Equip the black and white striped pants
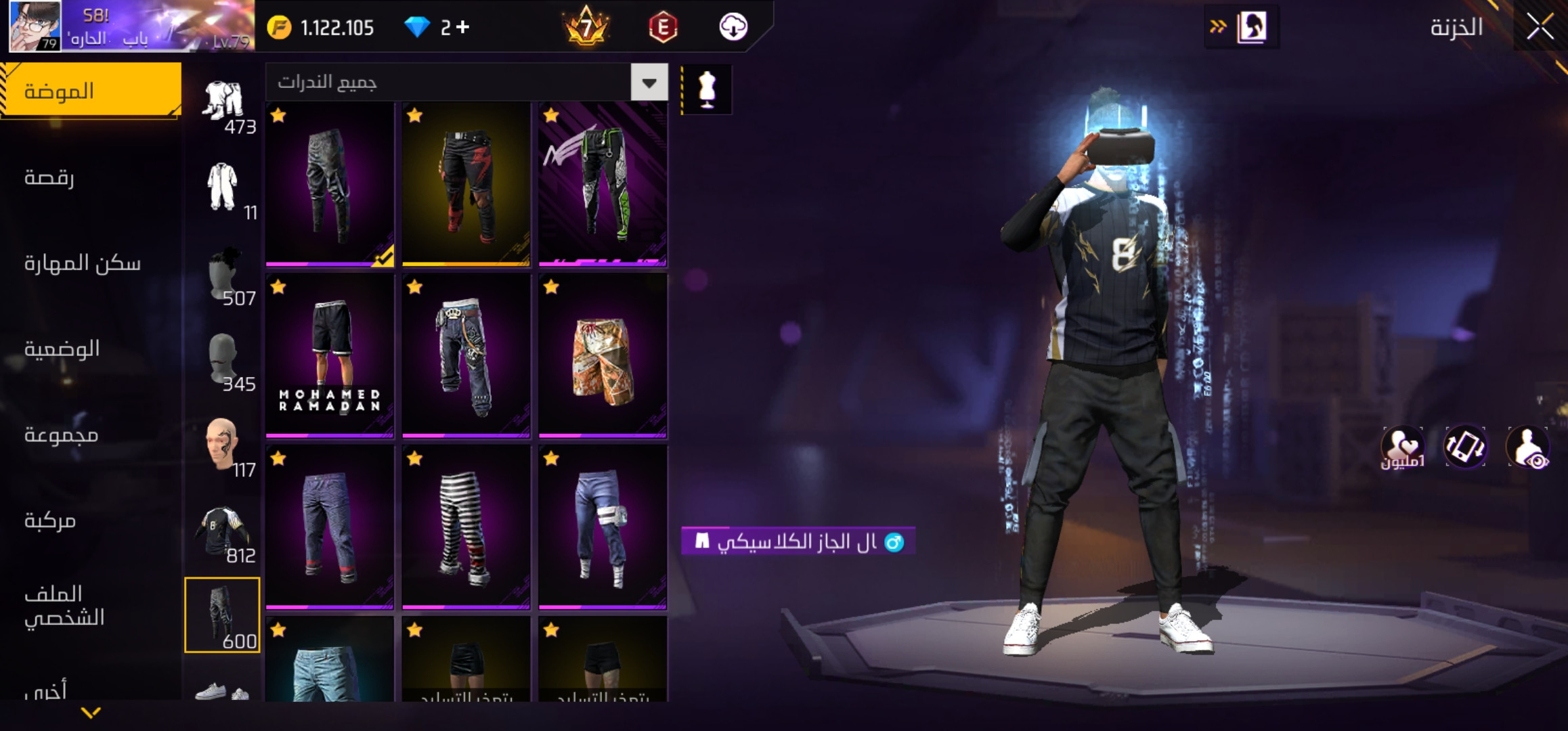1568x731 pixels. [466, 527]
